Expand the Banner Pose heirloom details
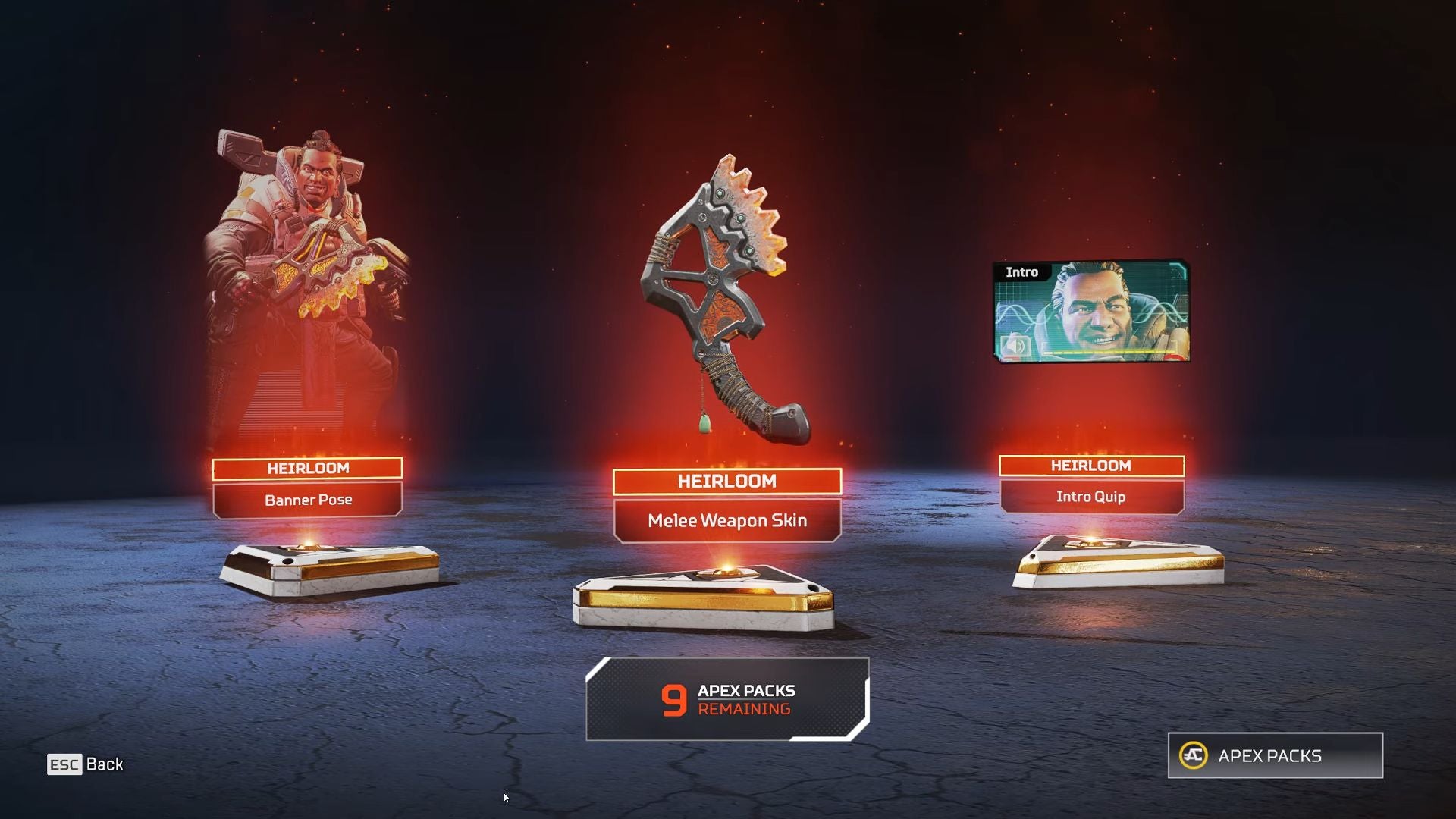1456x819 pixels. tap(309, 500)
